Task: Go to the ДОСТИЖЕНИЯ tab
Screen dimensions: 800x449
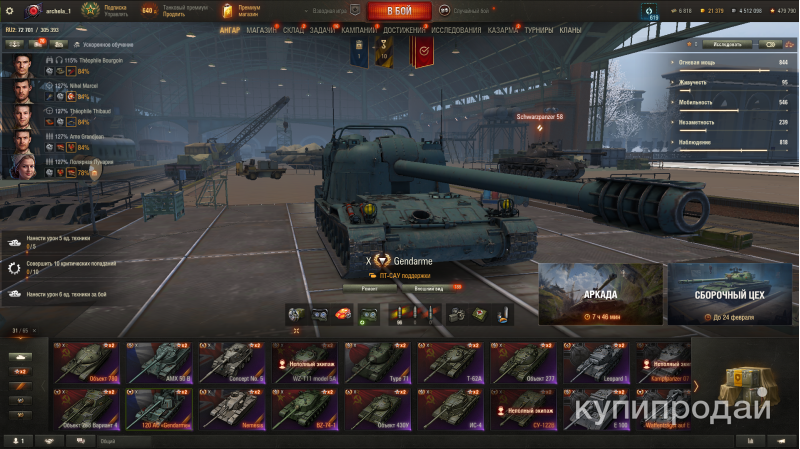Action: click(402, 30)
